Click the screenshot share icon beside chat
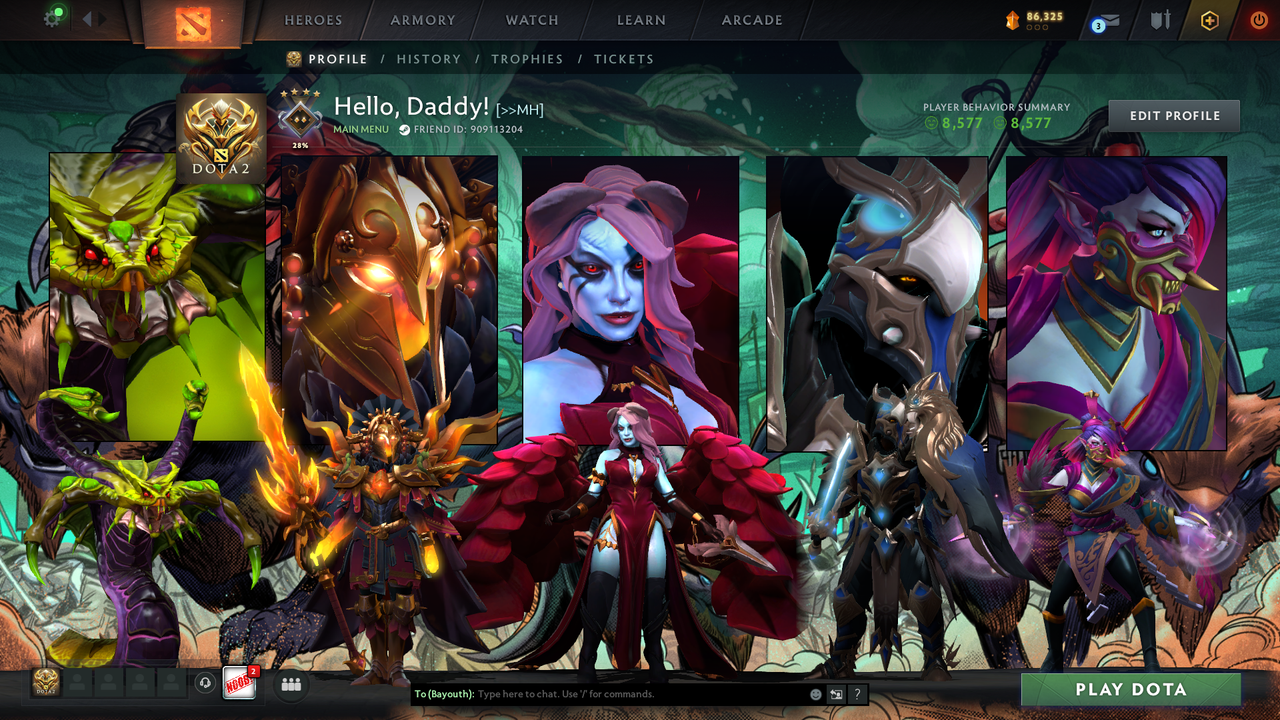 (x=836, y=694)
